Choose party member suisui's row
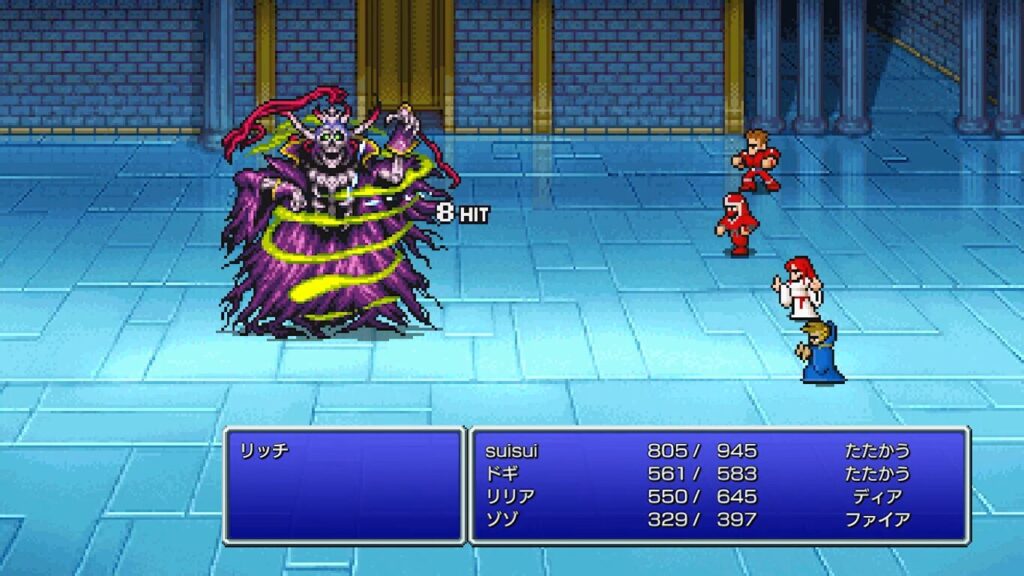 coord(511,451)
